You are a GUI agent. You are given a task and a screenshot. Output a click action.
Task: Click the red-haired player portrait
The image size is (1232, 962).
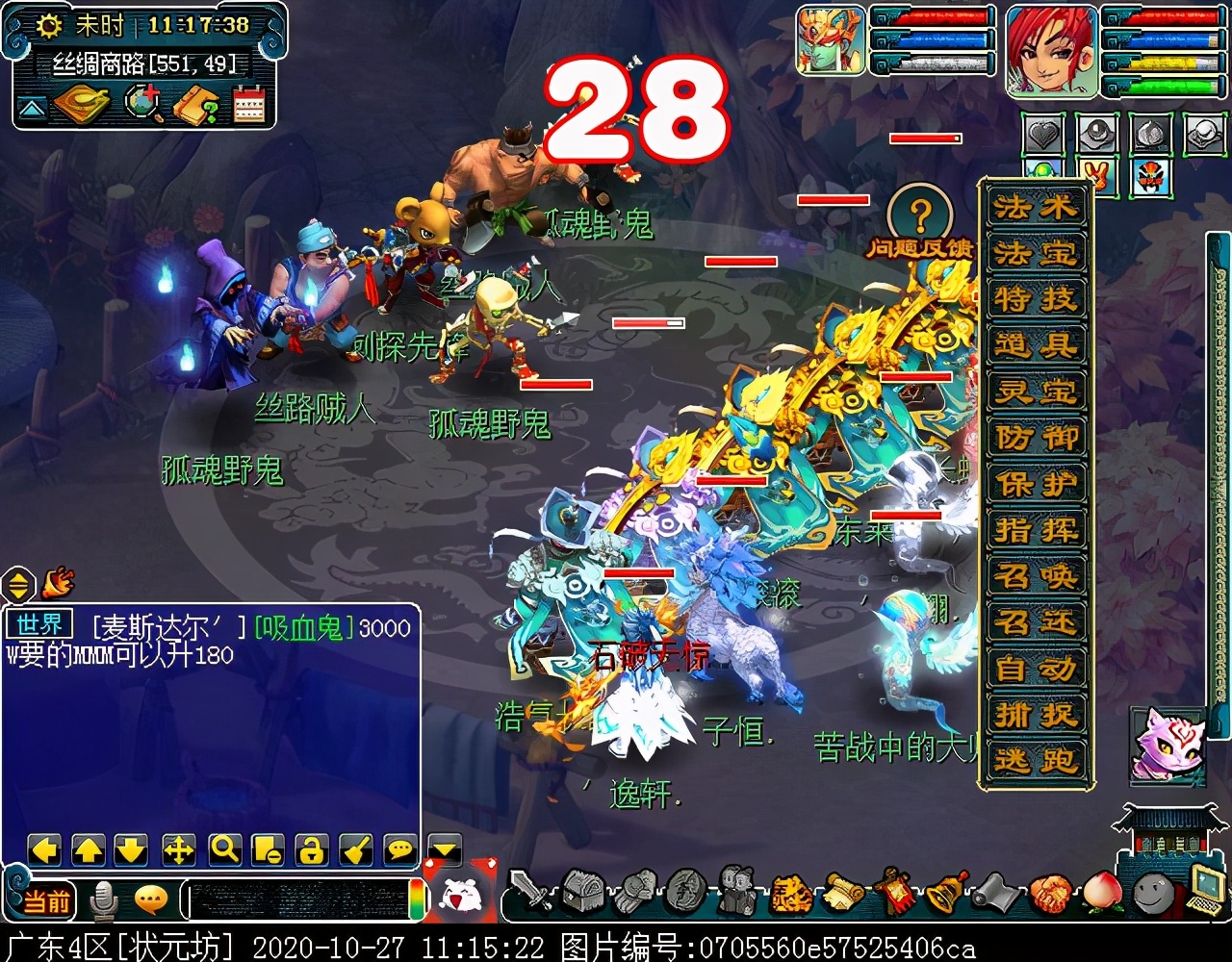click(x=1051, y=50)
